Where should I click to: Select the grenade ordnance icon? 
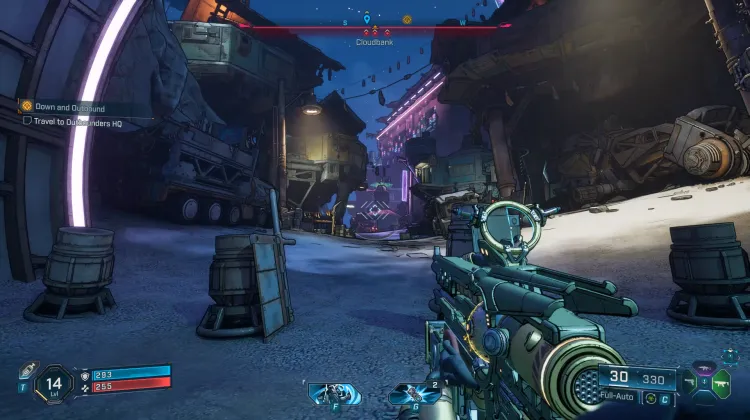pyautogui.click(x=415, y=395)
